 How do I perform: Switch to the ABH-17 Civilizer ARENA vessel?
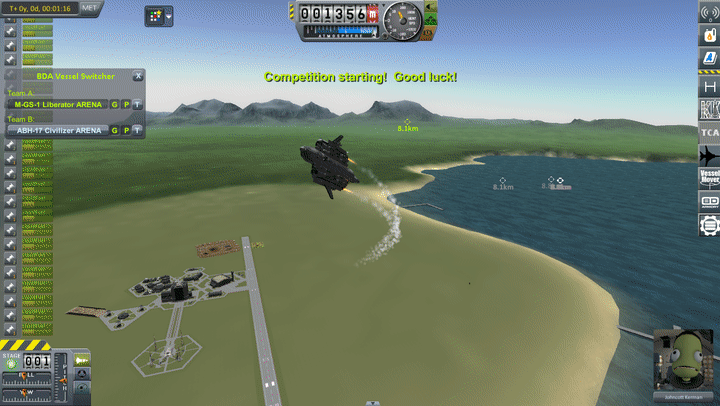click(x=56, y=130)
